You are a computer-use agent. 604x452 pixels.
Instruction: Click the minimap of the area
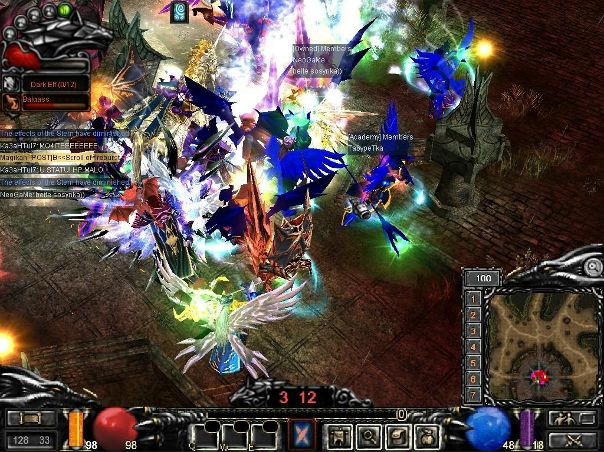540,345
